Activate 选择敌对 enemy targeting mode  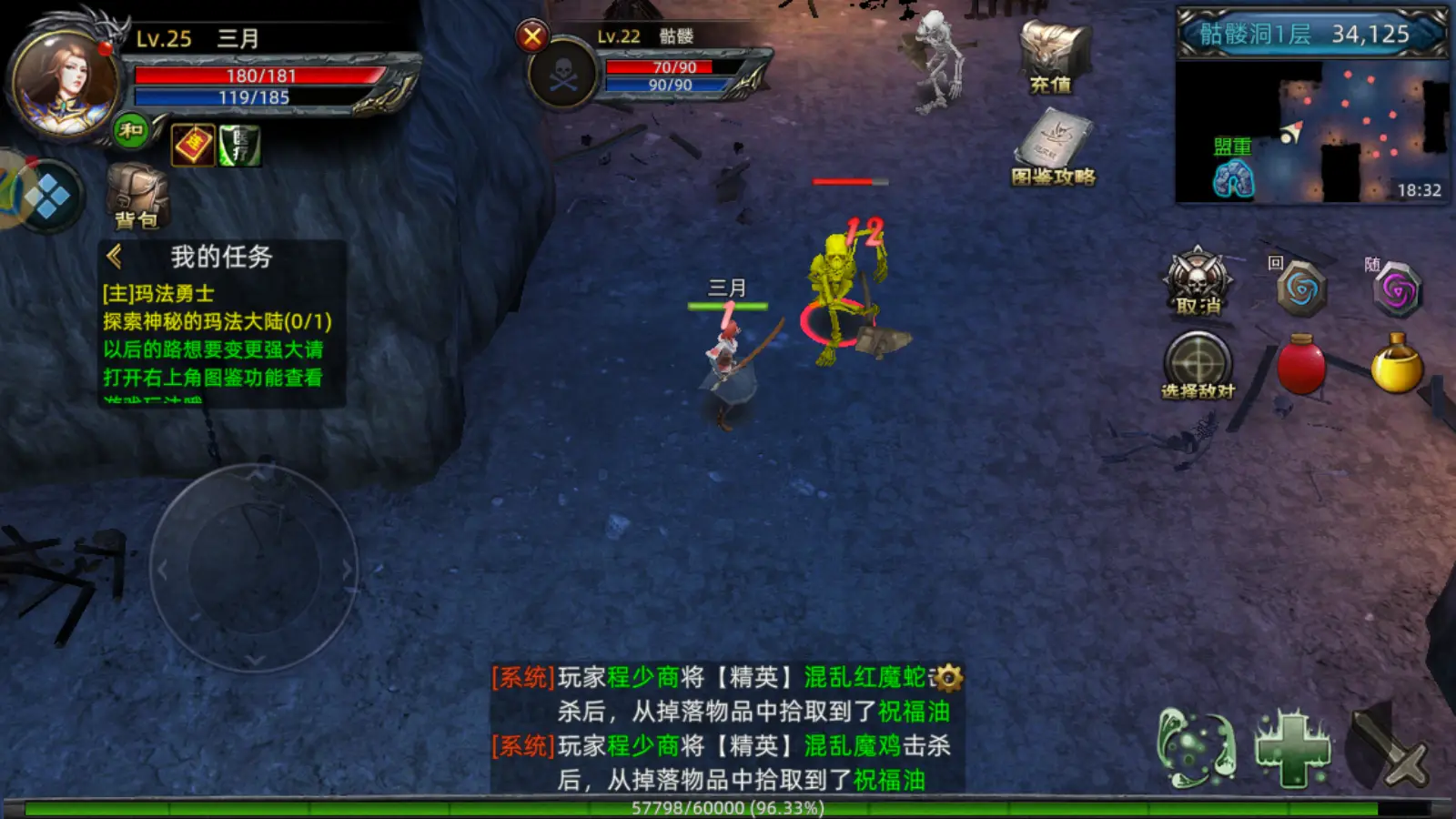coord(1198,362)
